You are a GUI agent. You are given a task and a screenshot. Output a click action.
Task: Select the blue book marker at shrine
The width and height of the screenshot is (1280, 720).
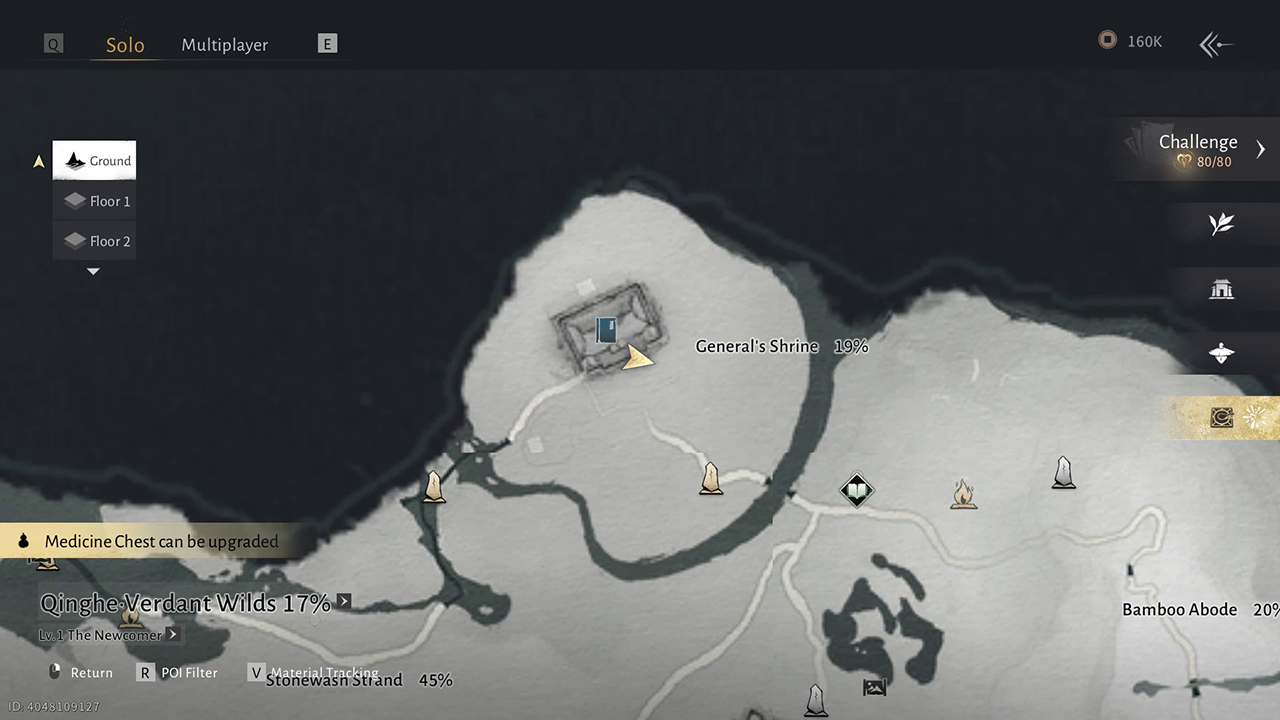(606, 330)
